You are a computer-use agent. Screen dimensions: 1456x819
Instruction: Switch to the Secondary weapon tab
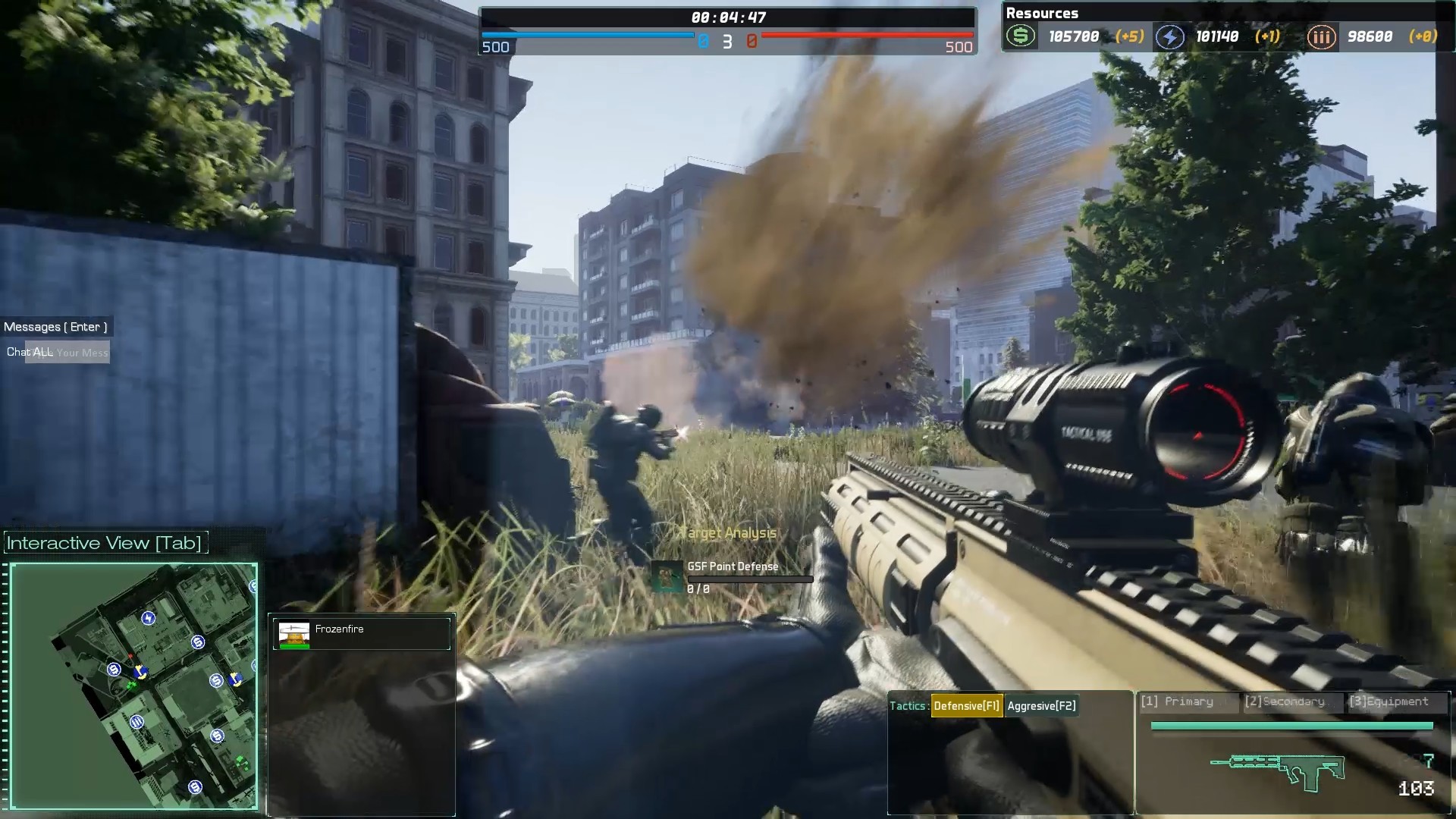(1287, 702)
